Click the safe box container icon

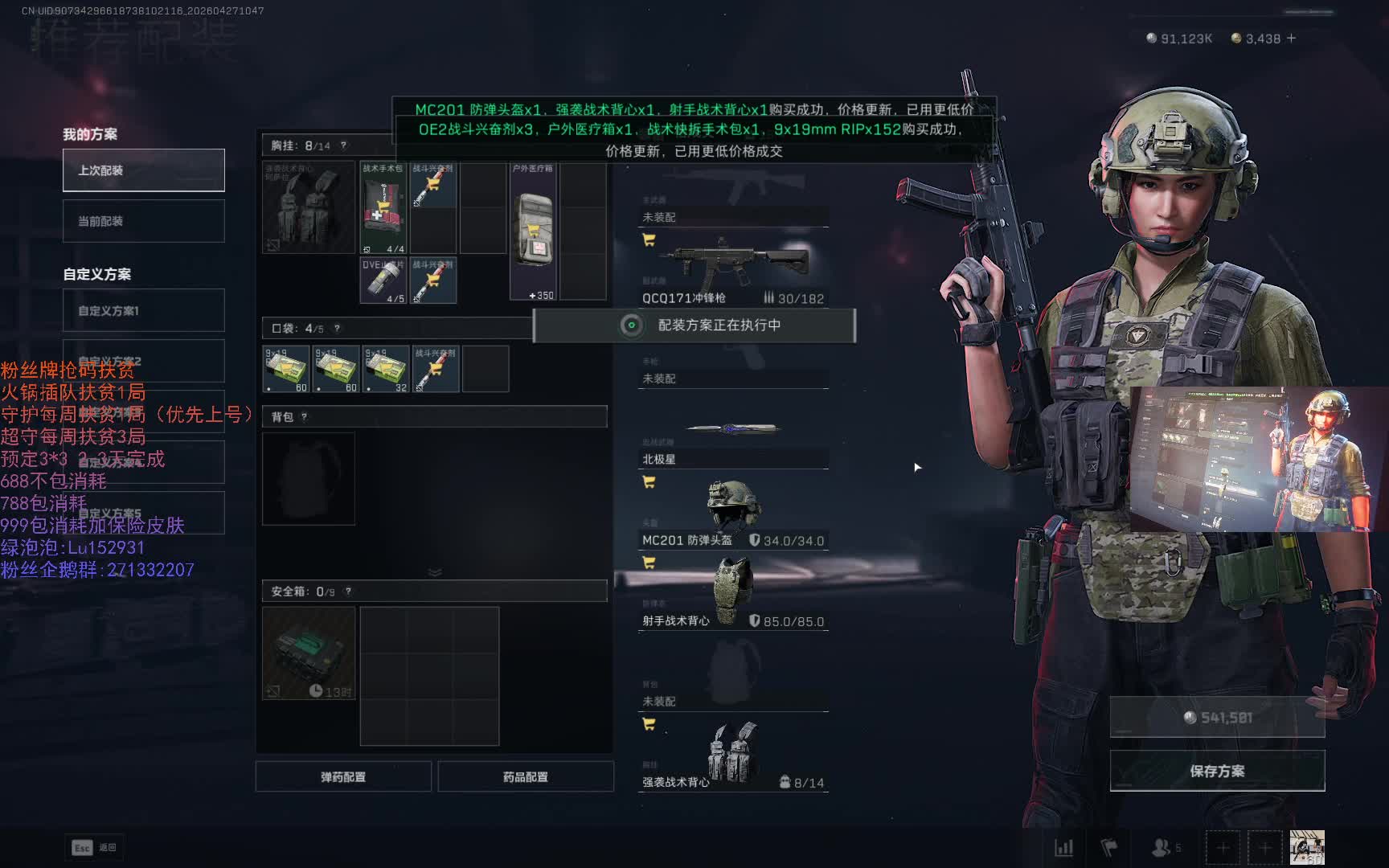(x=309, y=653)
